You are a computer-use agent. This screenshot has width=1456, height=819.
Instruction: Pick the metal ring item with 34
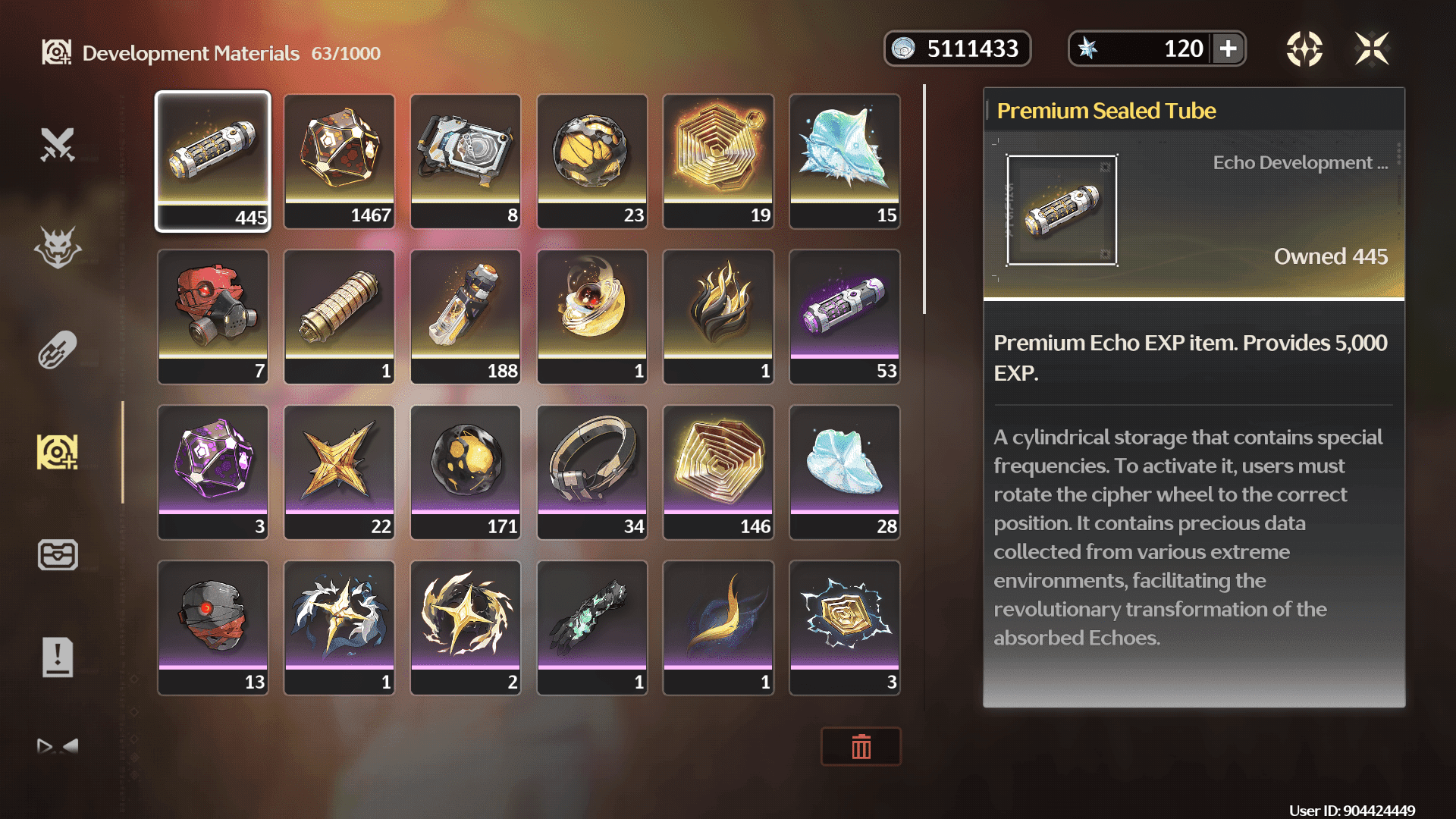click(x=592, y=472)
